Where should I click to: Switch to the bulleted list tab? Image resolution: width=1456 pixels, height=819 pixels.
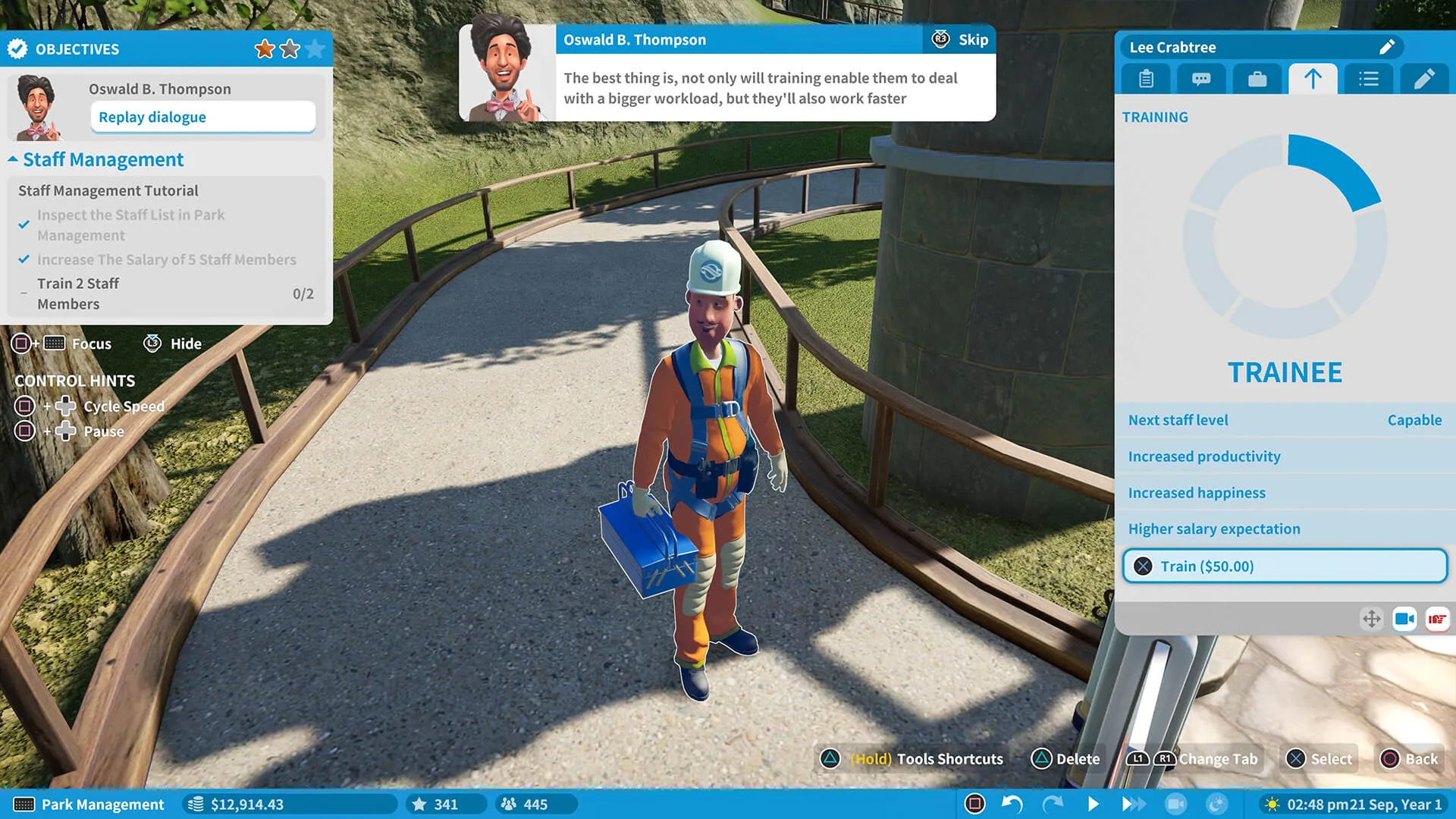(x=1368, y=79)
